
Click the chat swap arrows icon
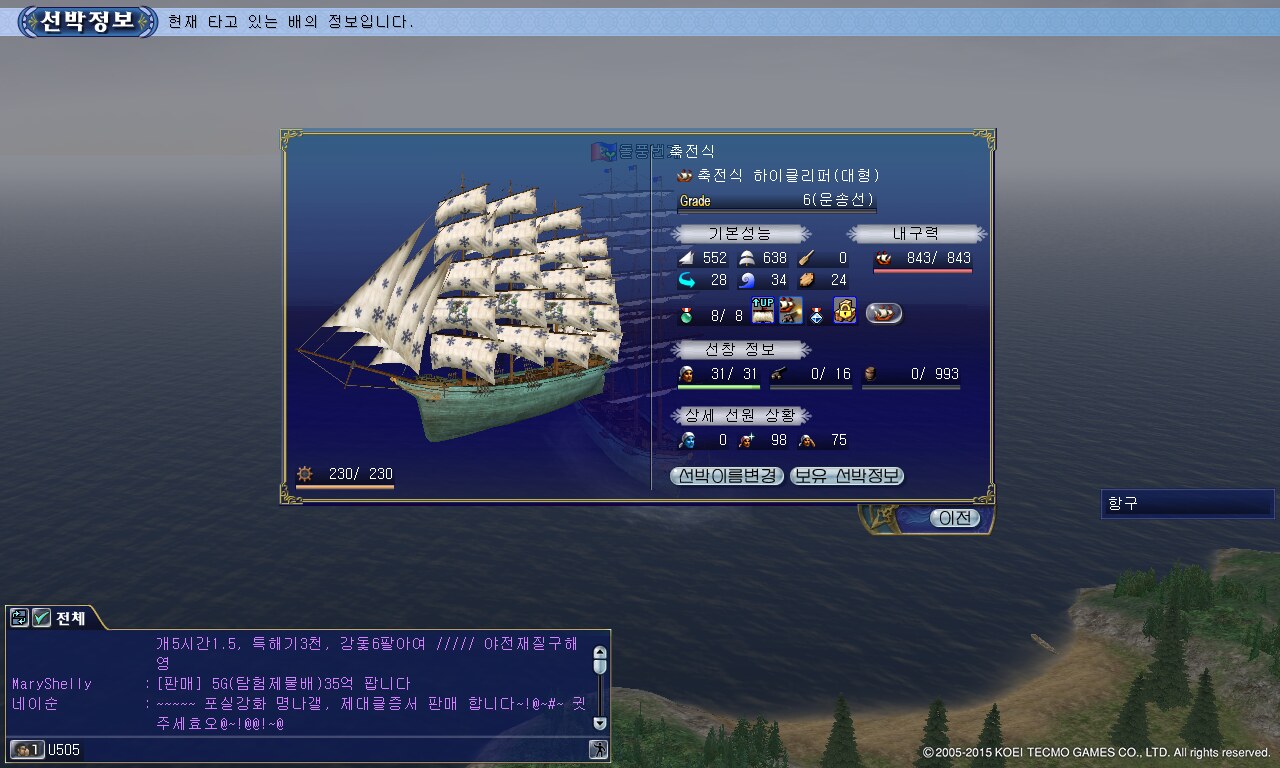point(19,618)
